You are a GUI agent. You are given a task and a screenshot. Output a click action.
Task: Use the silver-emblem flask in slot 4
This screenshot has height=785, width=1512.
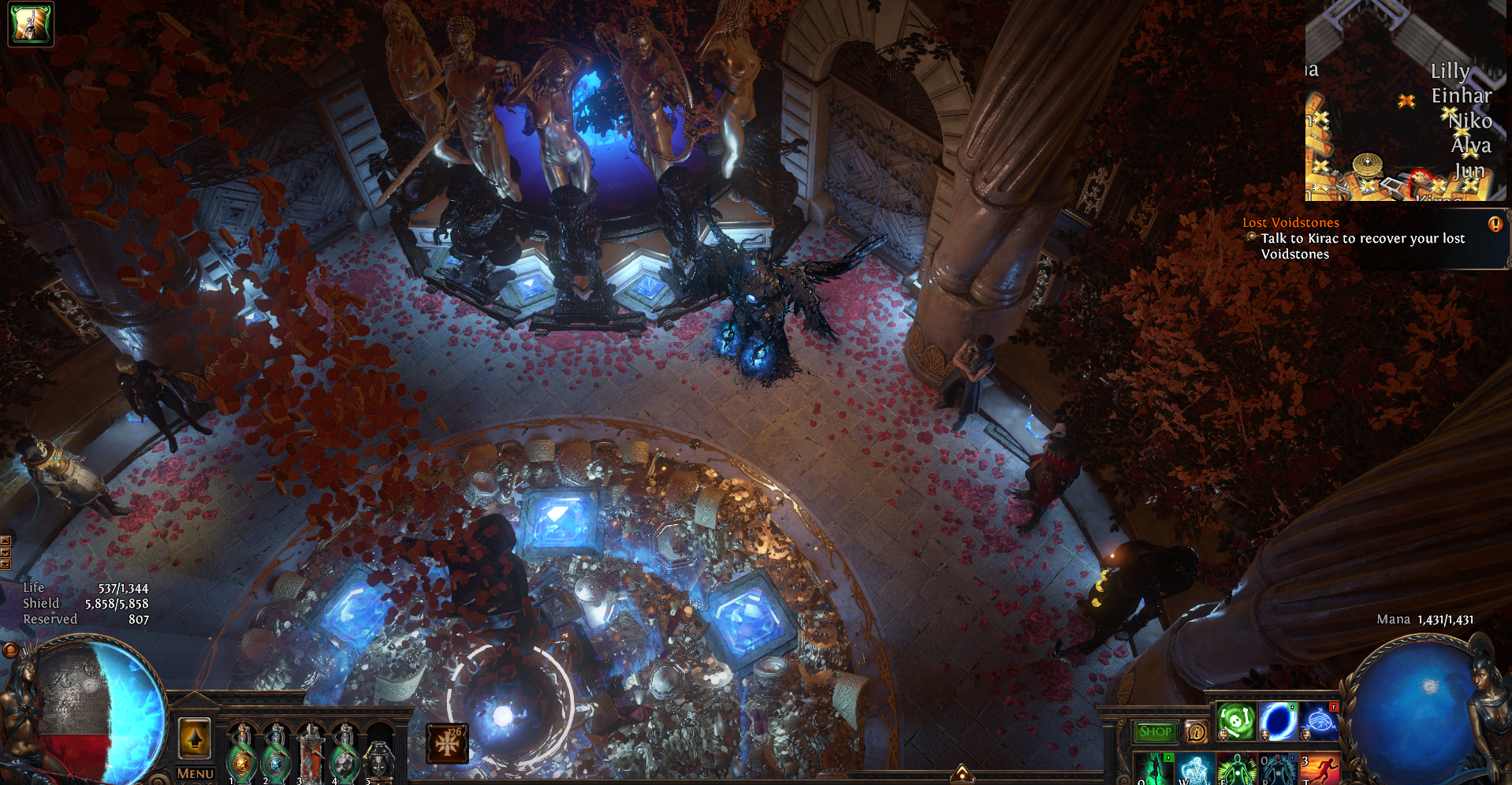pyautogui.click(x=344, y=758)
